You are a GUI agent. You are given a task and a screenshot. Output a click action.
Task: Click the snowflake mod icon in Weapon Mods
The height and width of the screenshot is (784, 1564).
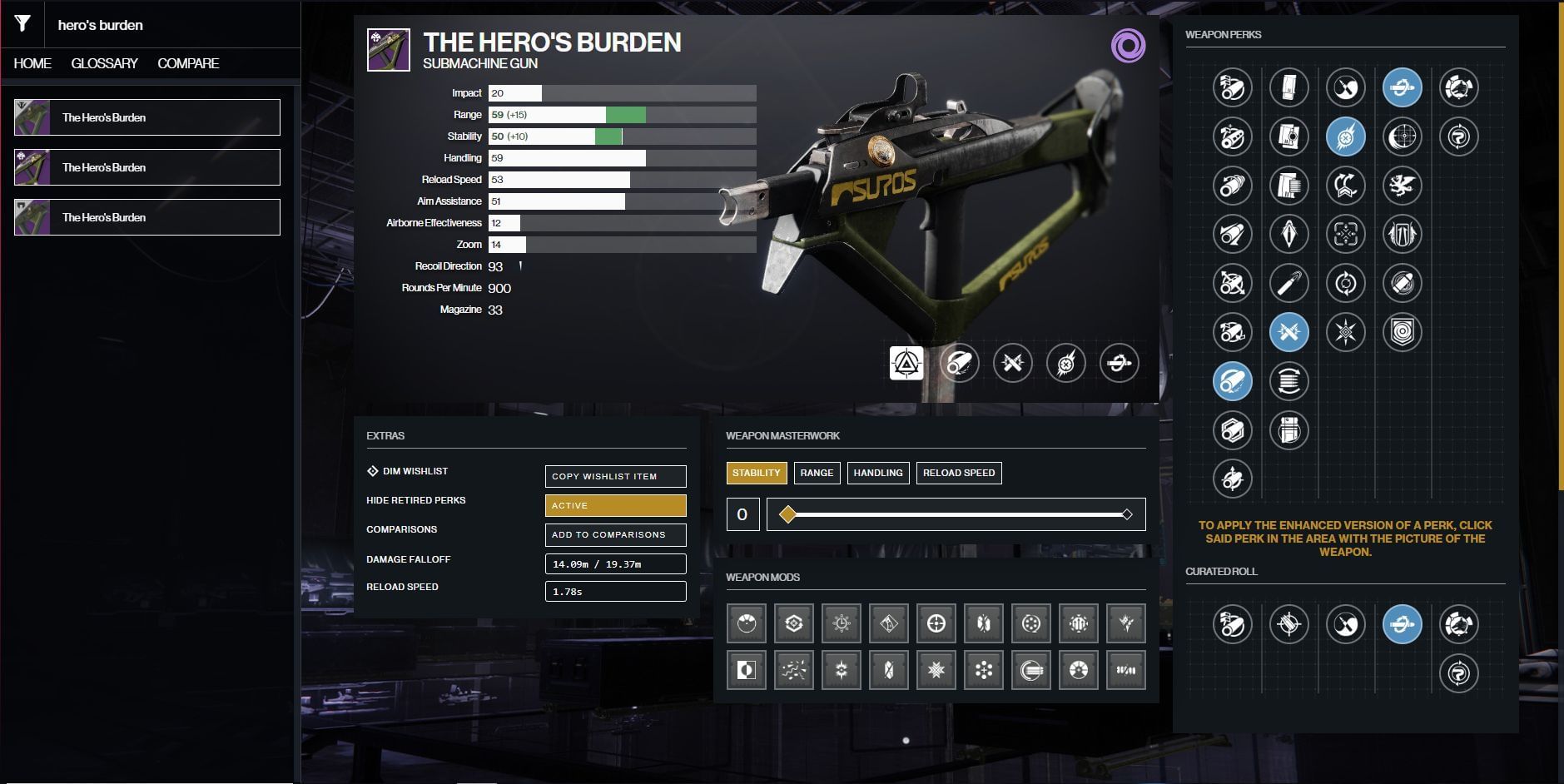point(937,670)
